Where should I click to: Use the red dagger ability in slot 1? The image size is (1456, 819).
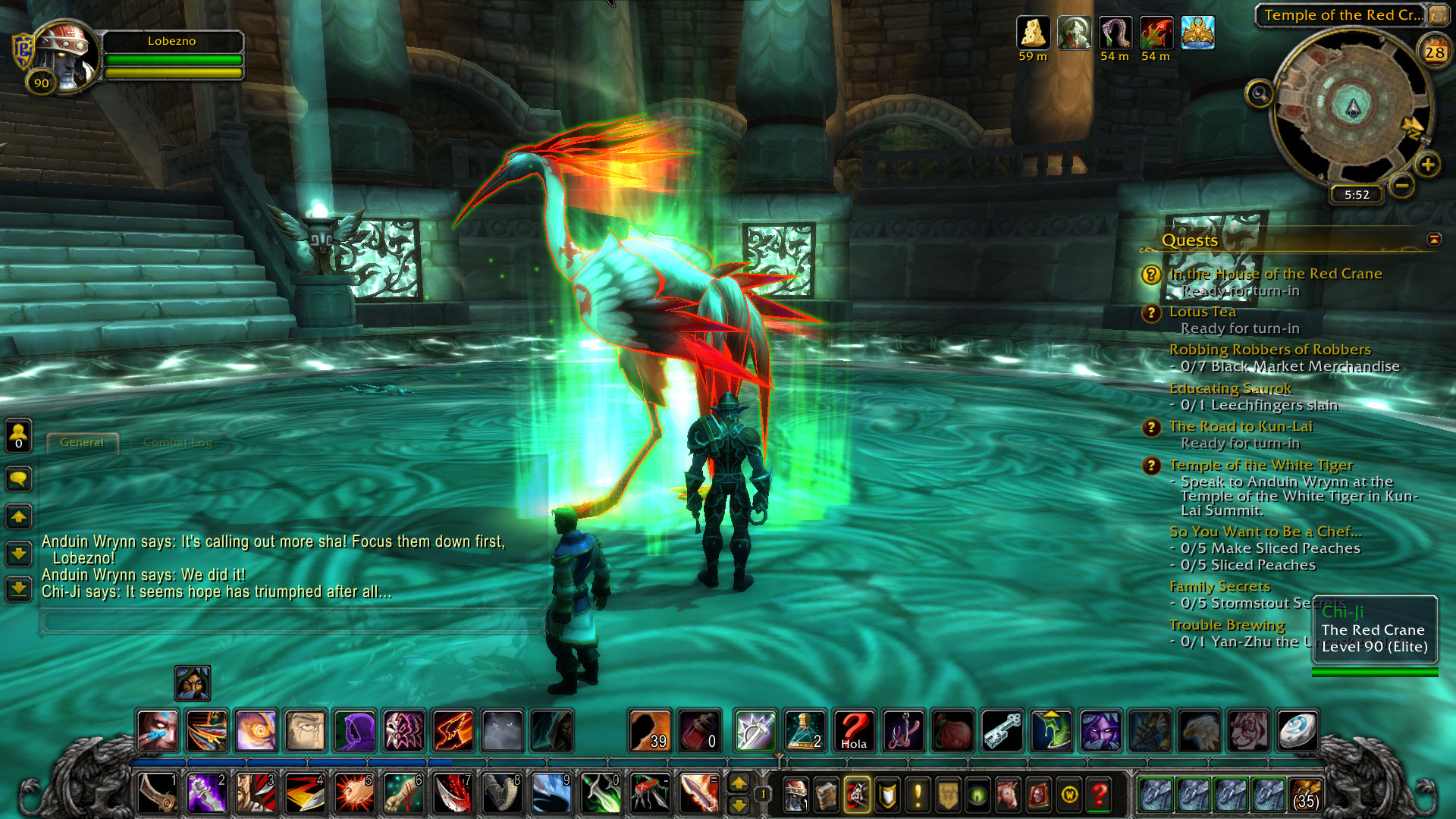(158, 793)
